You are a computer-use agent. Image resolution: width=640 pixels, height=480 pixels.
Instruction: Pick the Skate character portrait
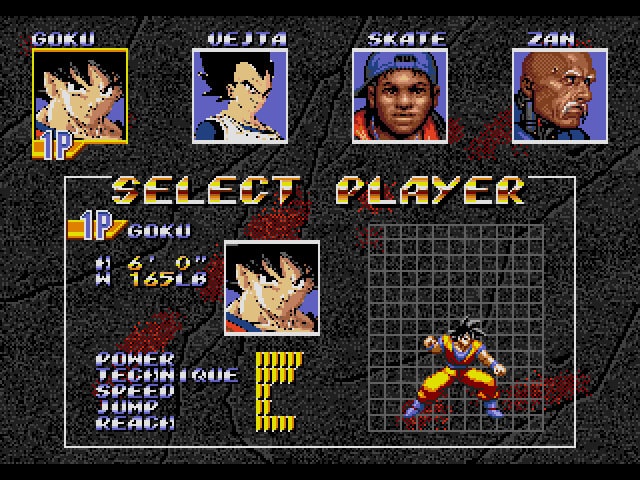click(399, 97)
